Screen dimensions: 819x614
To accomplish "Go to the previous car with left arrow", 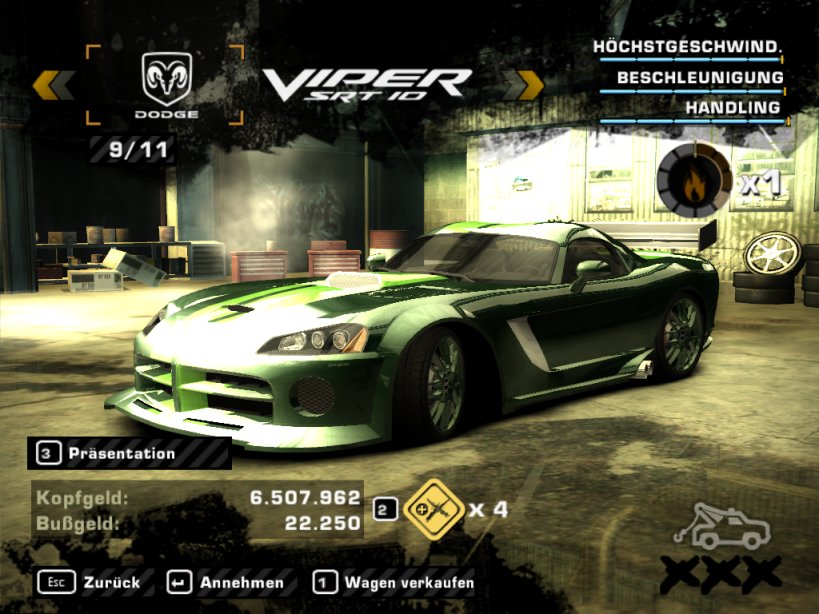I will tap(53, 85).
